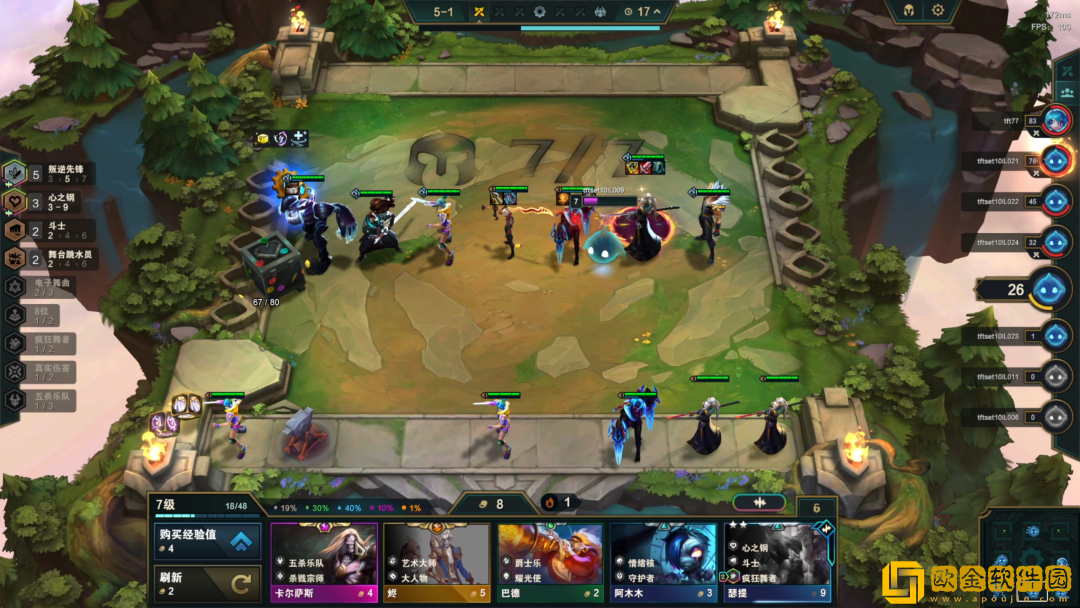Inspect the 心之钢 trait entry
Image resolution: width=1080 pixels, height=608 pixels.
click(x=50, y=201)
